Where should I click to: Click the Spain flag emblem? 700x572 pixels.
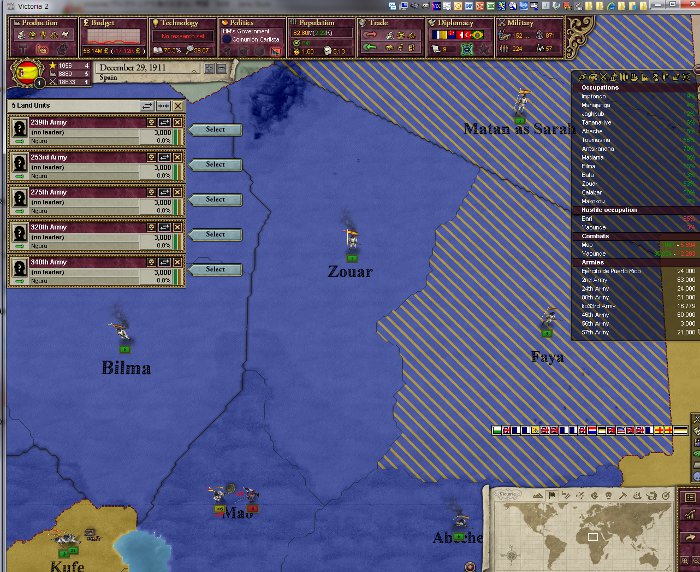(x=24, y=72)
